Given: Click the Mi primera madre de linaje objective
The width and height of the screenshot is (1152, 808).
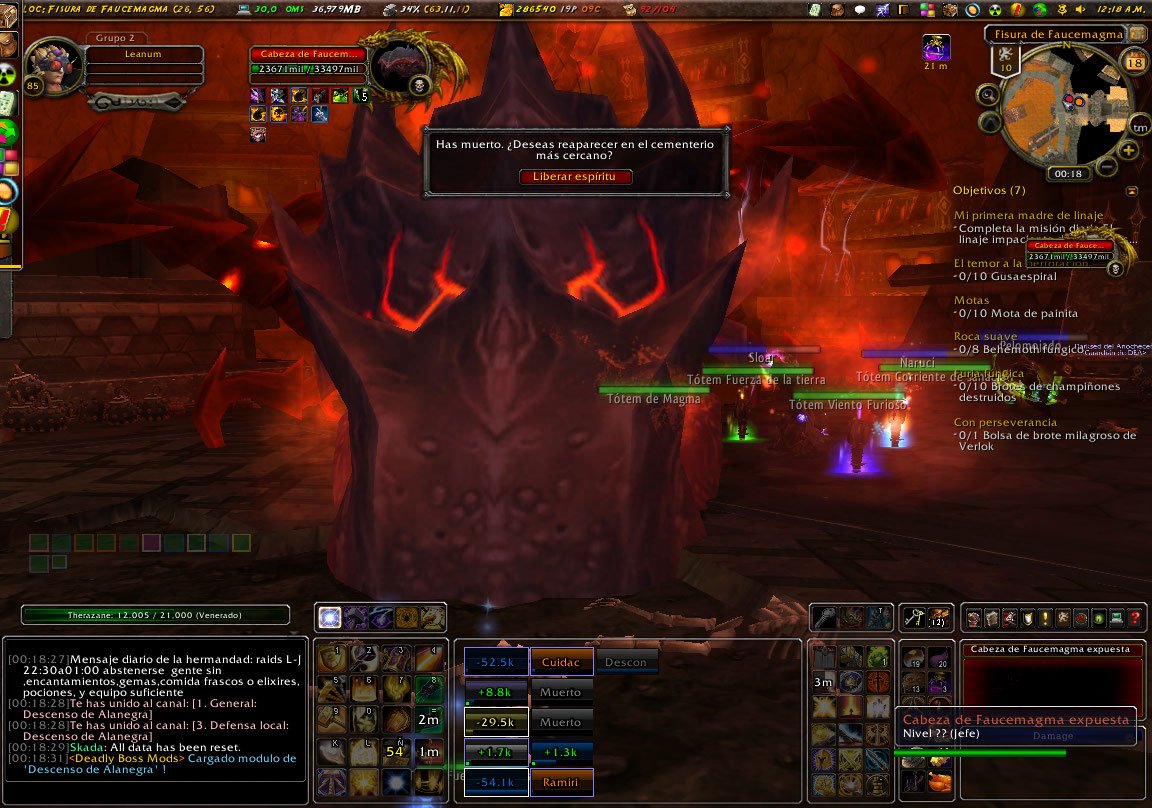Looking at the screenshot, I should tap(1028, 215).
